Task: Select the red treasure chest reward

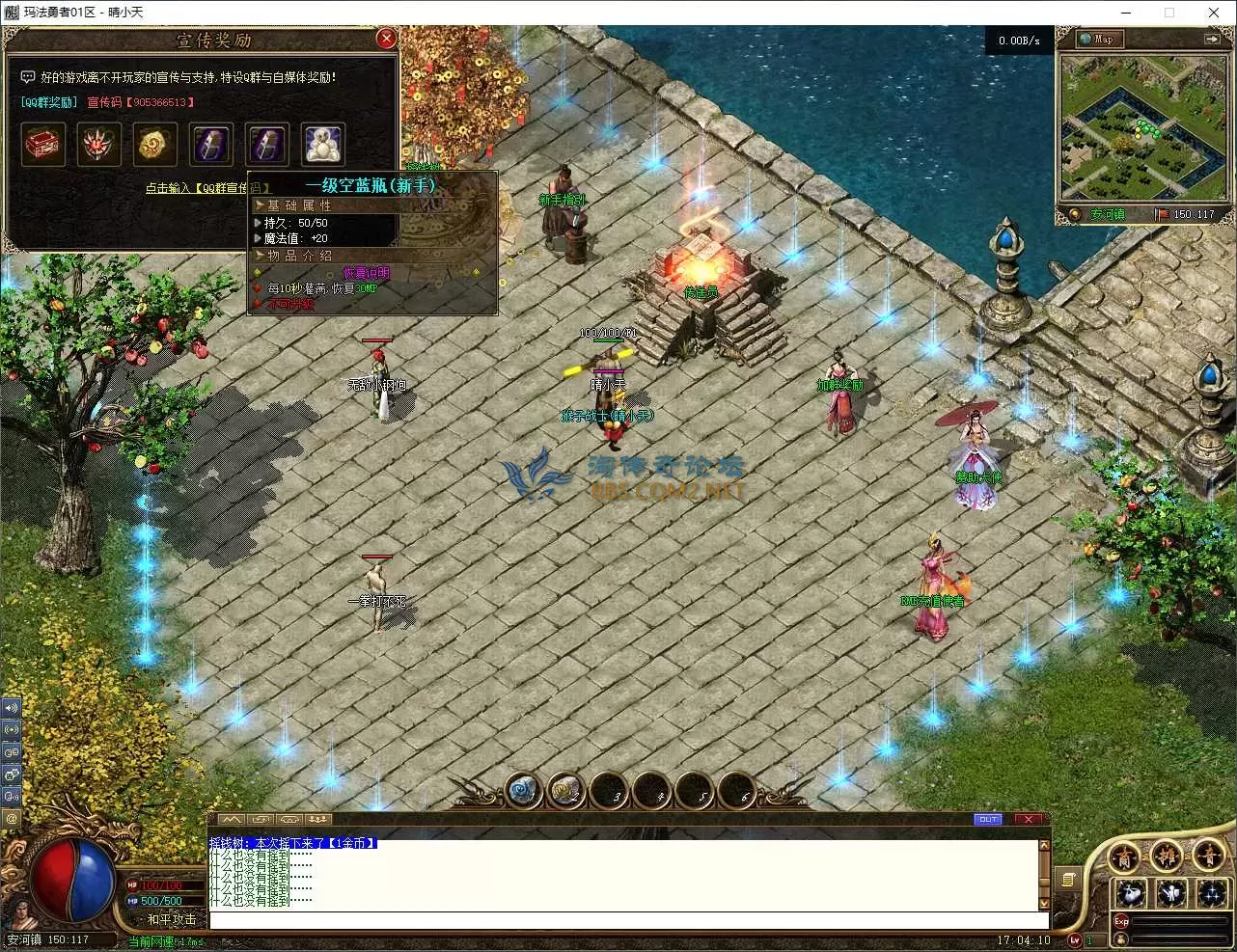Action: 43,144
